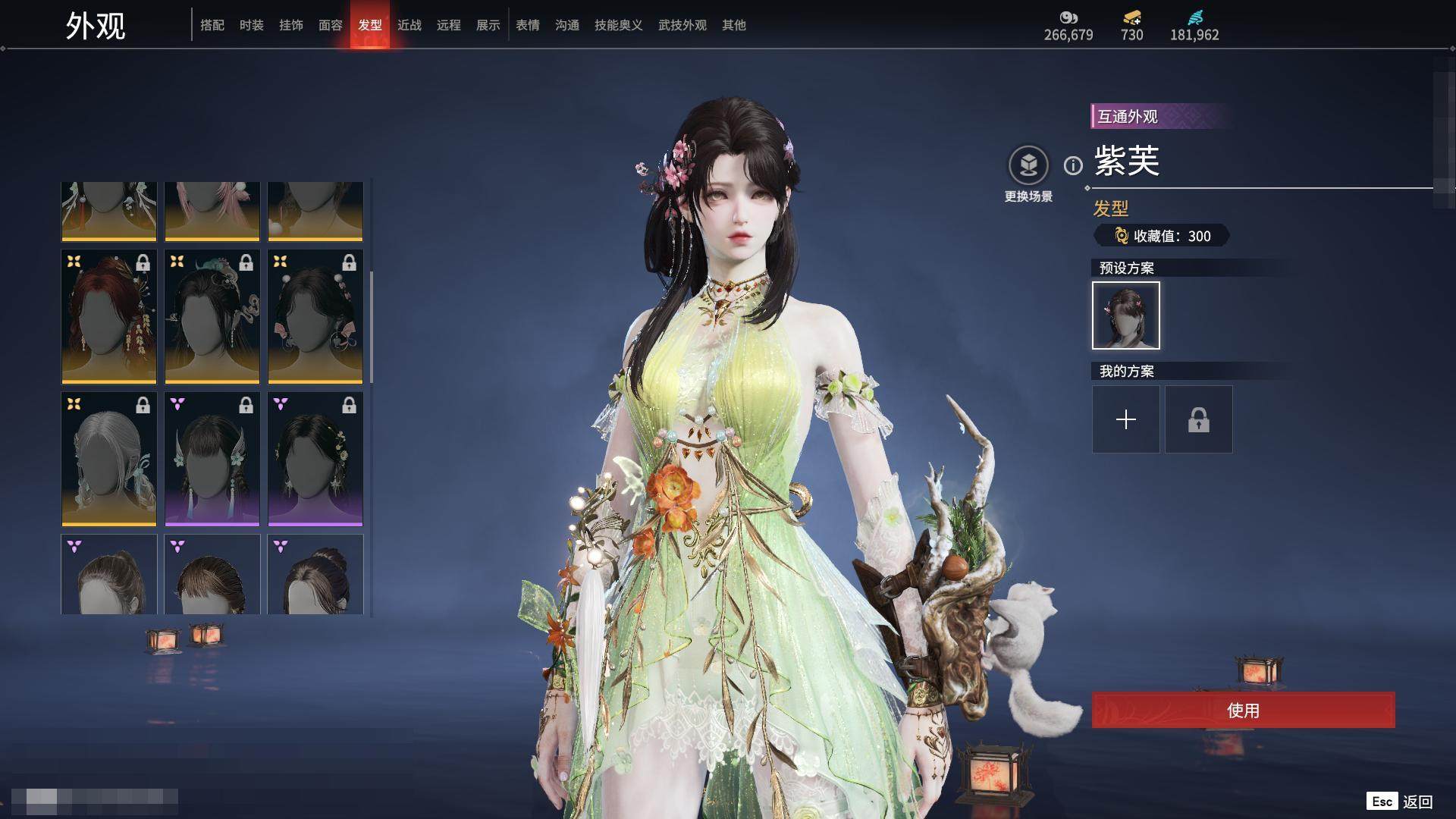Open the 时装 outfit tab
The width and height of the screenshot is (1456, 819).
pos(252,25)
